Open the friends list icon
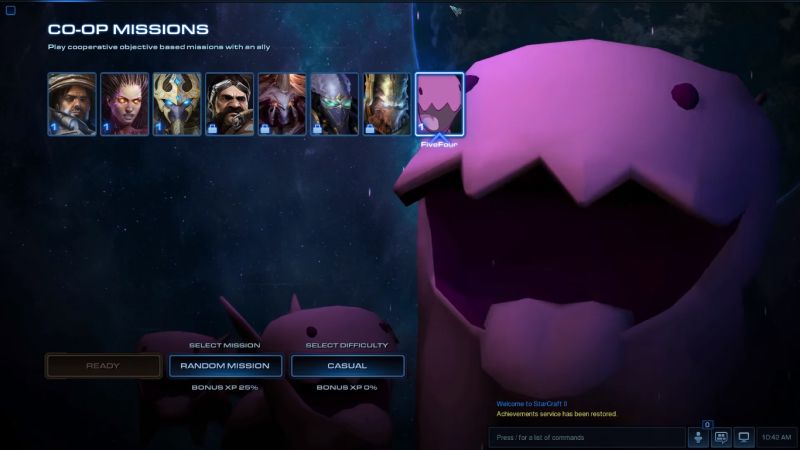Image resolution: width=800 pixels, height=450 pixels. [x=698, y=437]
